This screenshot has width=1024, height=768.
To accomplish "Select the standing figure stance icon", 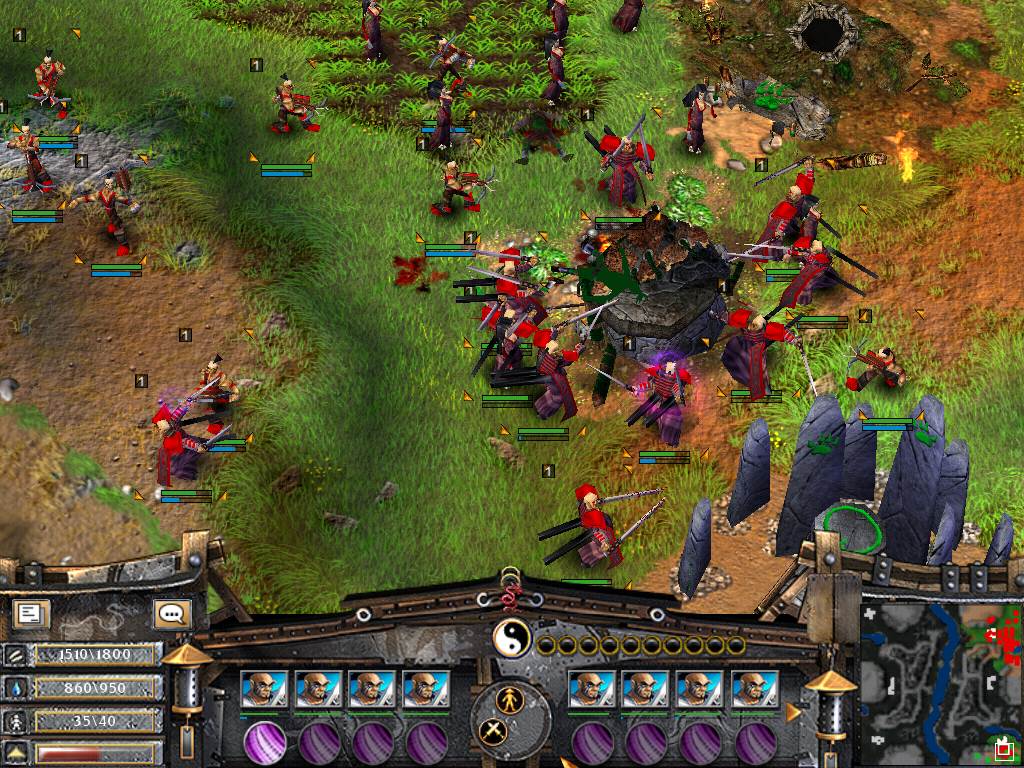I will pyautogui.click(x=512, y=697).
